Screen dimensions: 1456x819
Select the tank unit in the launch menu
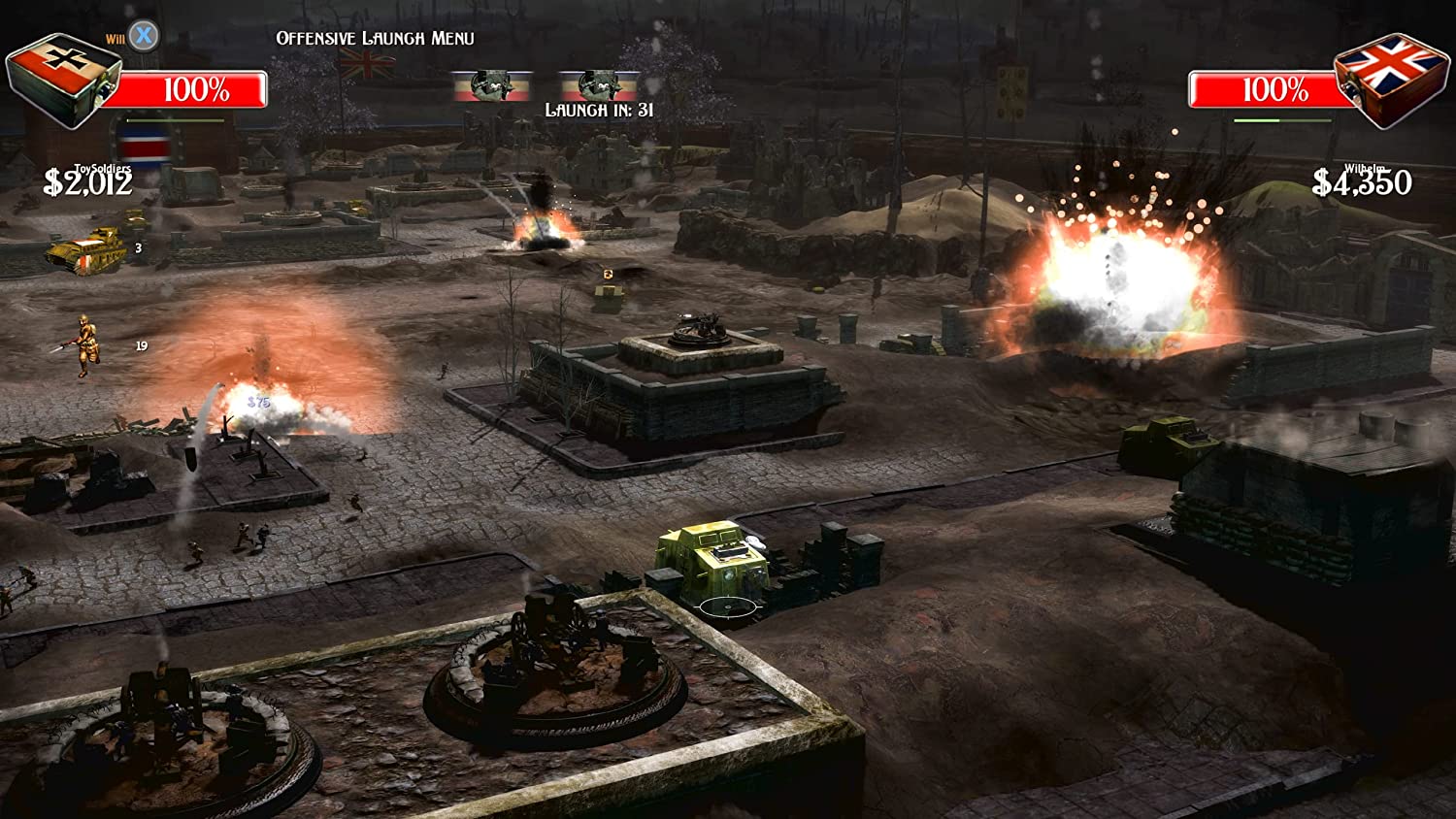(88, 250)
